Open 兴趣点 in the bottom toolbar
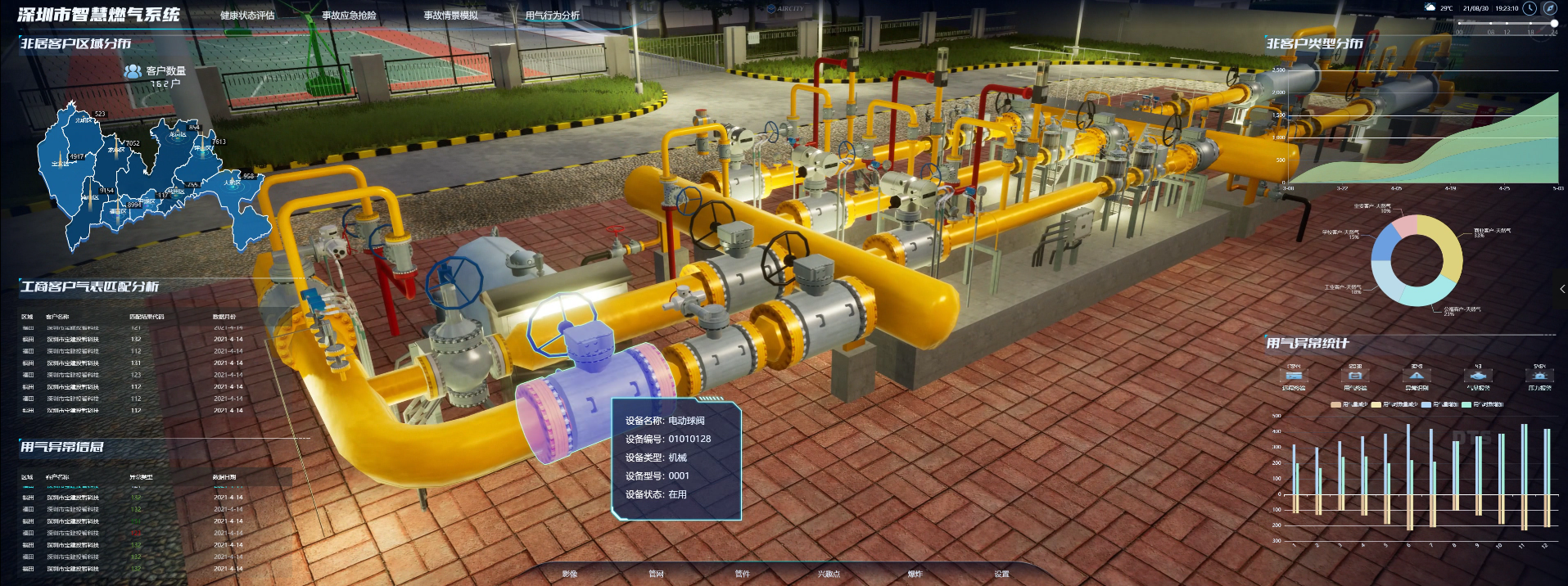 pos(829,574)
